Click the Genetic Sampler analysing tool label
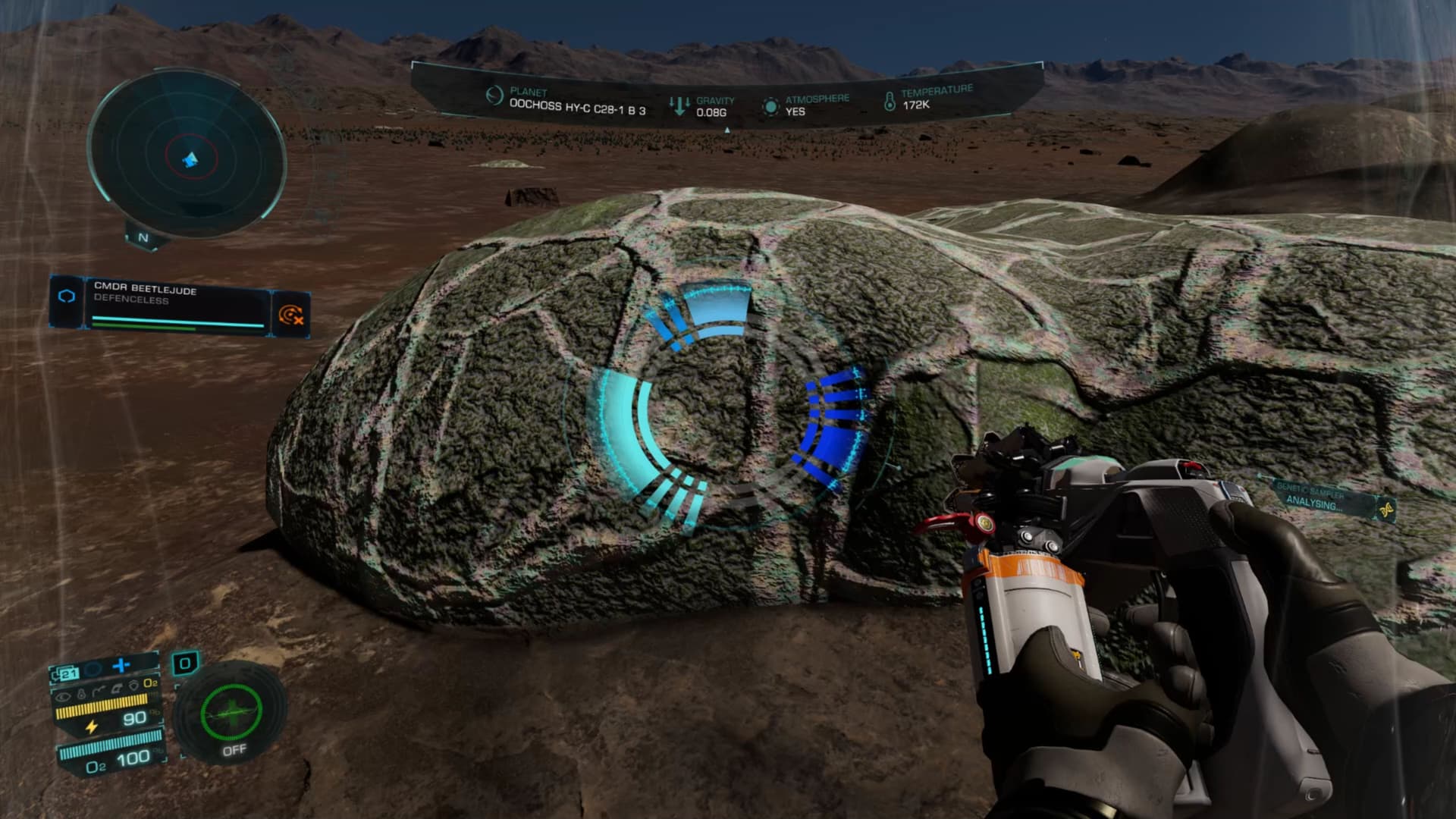Screen dimensions: 1456x819 pos(1315,498)
